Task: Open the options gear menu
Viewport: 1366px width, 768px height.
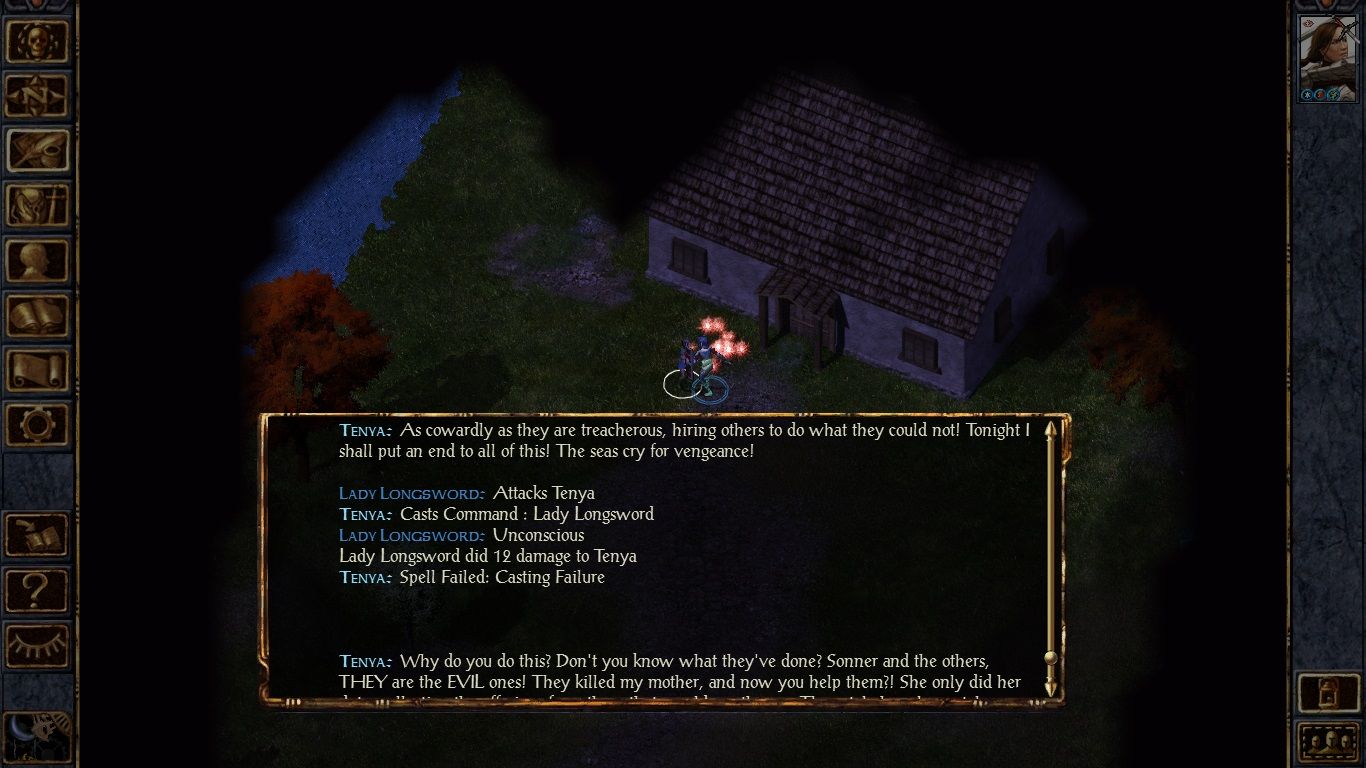Action: tap(38, 426)
